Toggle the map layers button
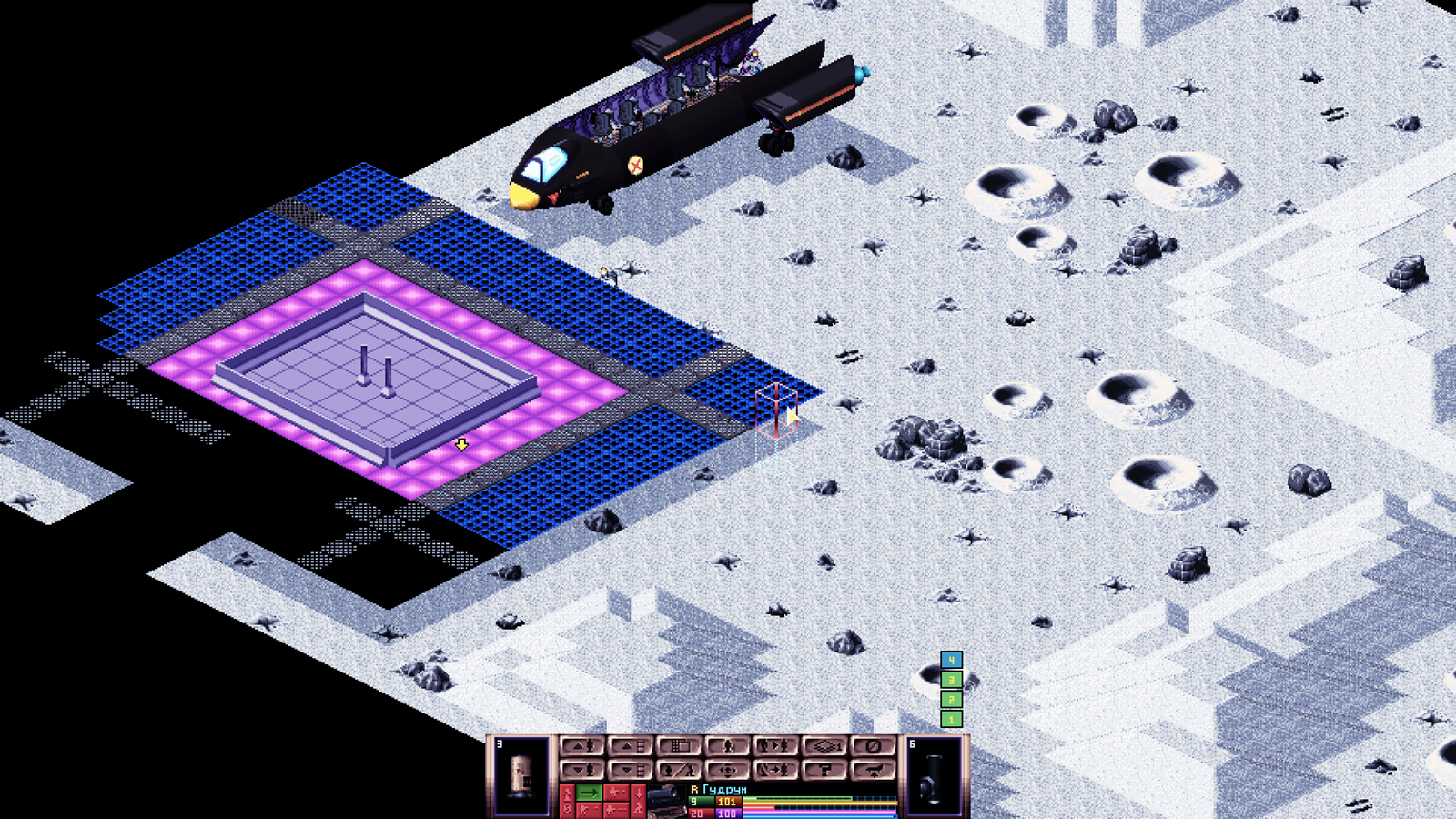The width and height of the screenshot is (1456, 819). tap(824, 746)
